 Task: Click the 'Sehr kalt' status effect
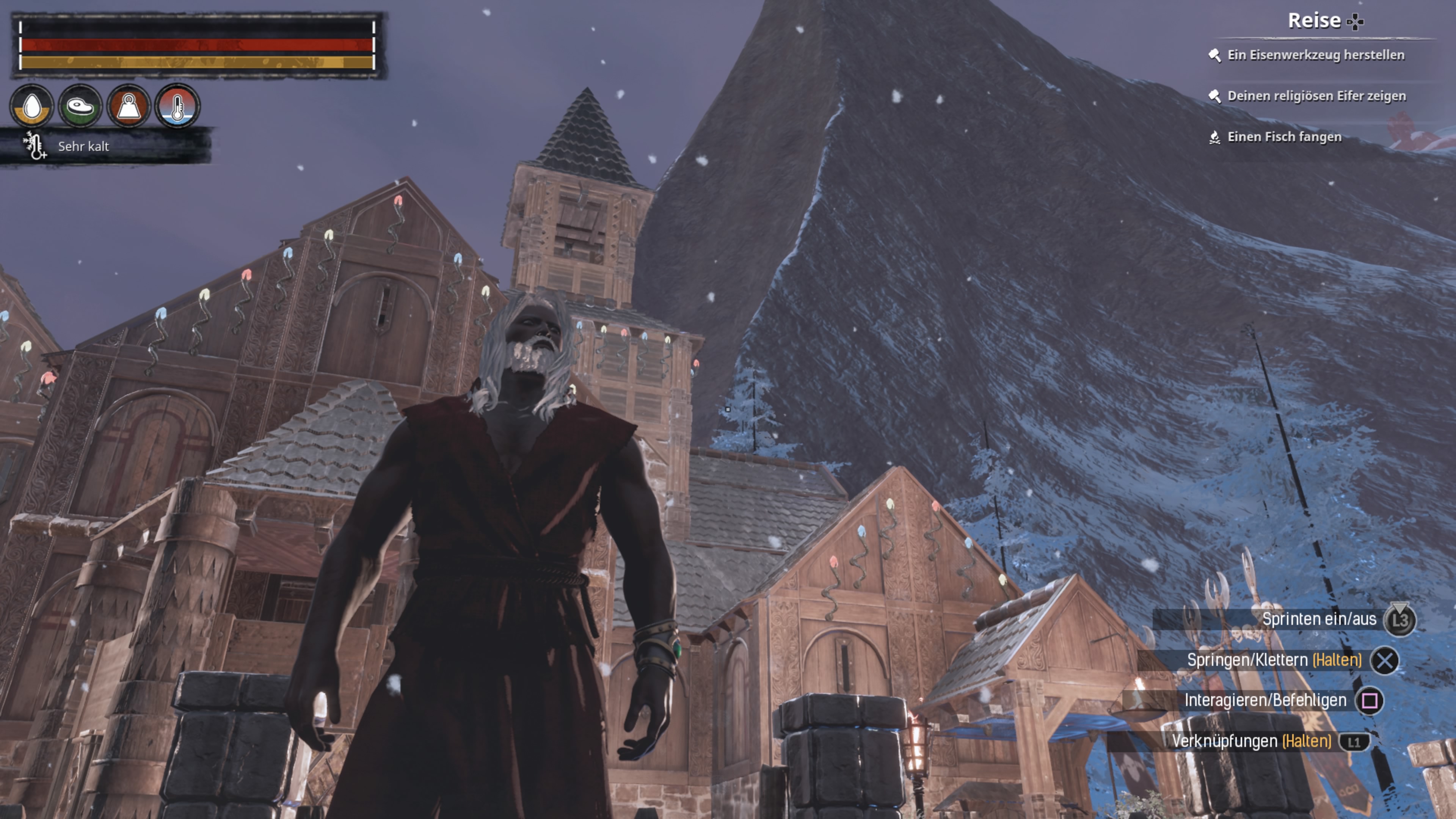pyautogui.click(x=83, y=146)
